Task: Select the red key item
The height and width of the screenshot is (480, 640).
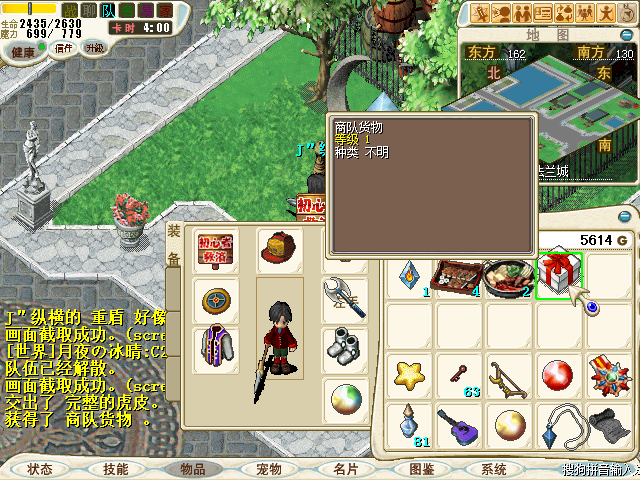Action: [461, 375]
